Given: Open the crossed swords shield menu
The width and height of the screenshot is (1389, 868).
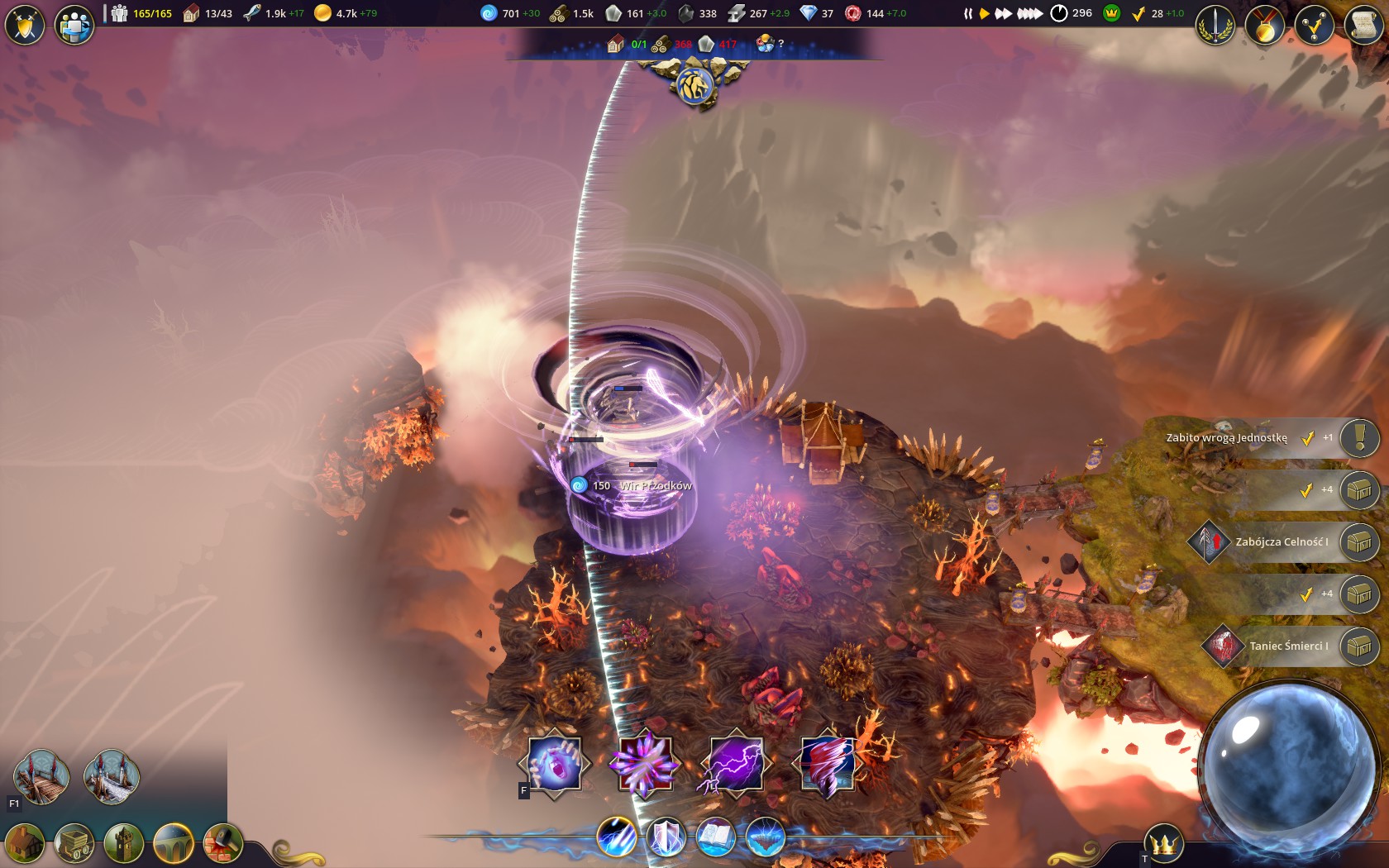Looking at the screenshot, I should coord(25,25).
